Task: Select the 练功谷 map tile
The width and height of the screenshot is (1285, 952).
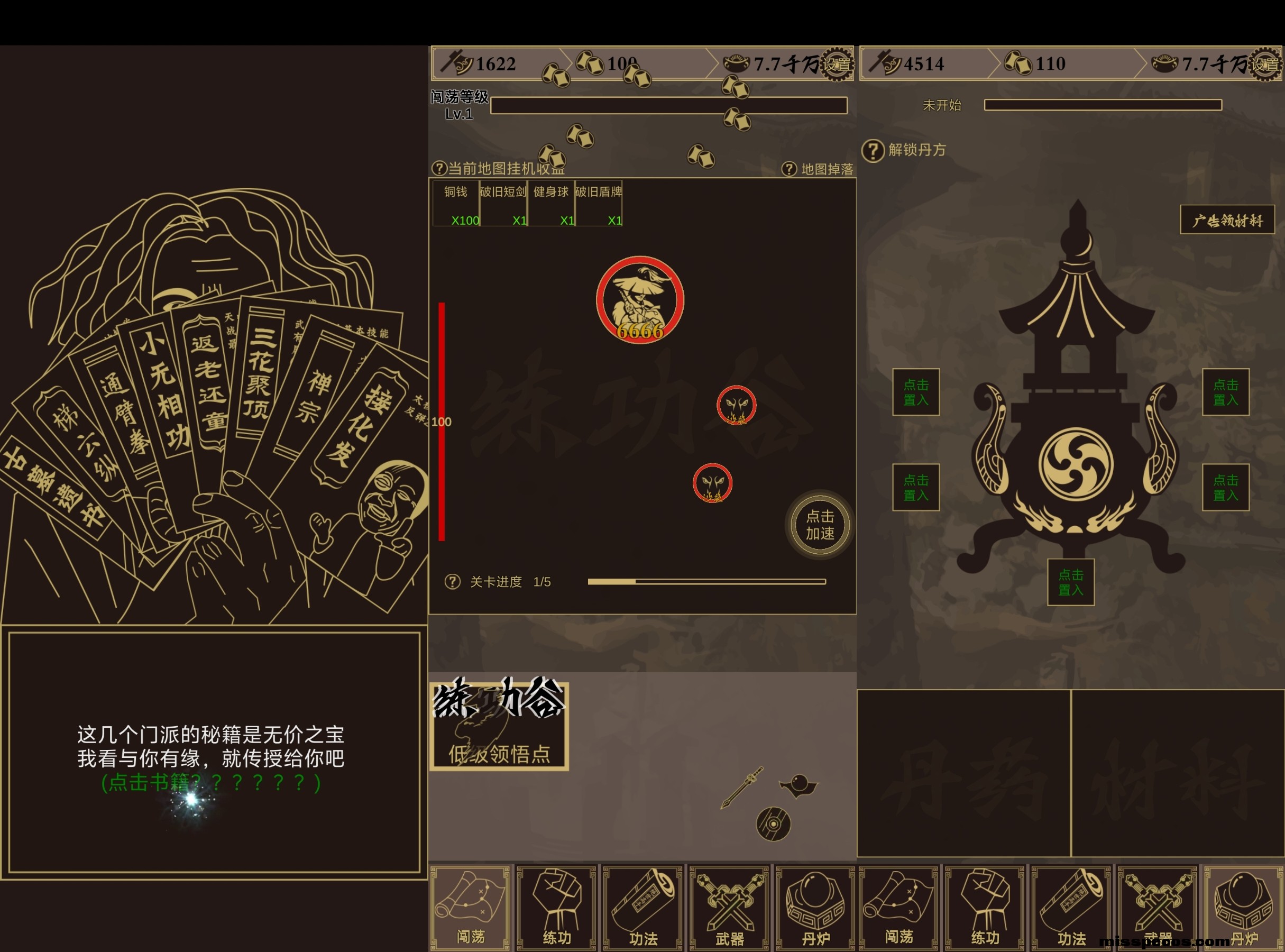Action: tap(499, 726)
